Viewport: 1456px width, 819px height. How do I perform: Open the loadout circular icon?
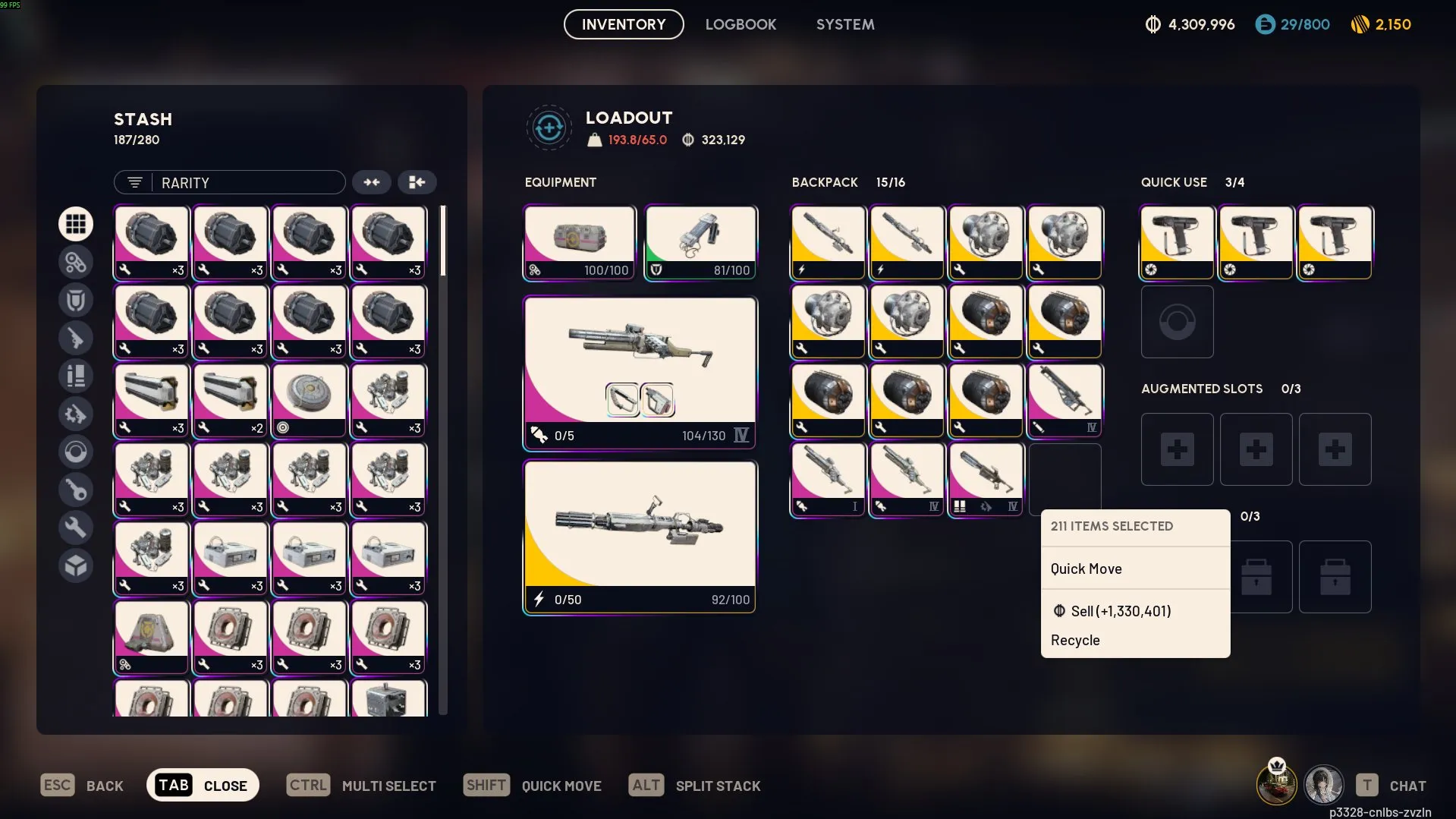coord(549,128)
